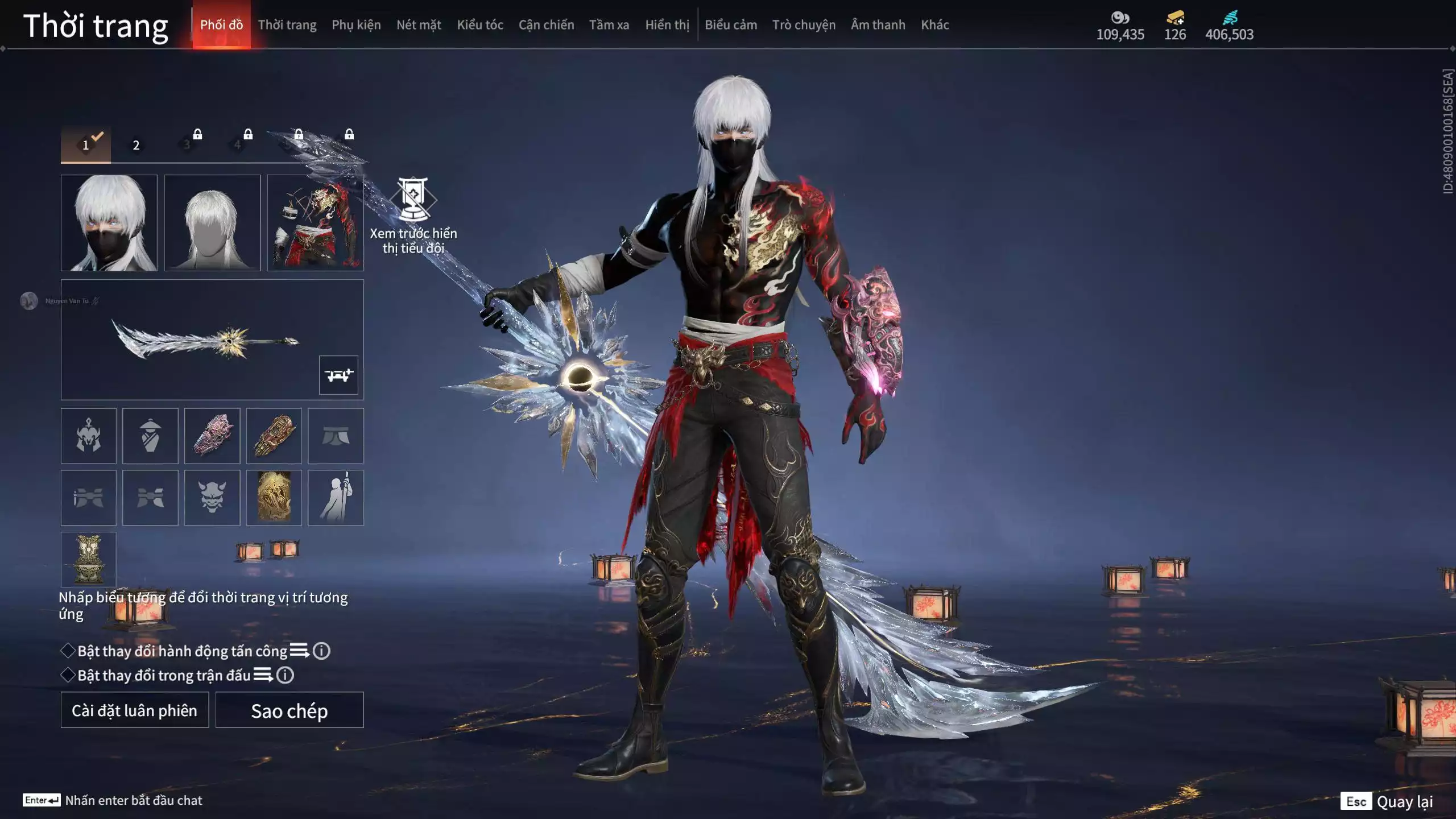Enable Bật thay đổi trong trận đấu

click(68, 675)
